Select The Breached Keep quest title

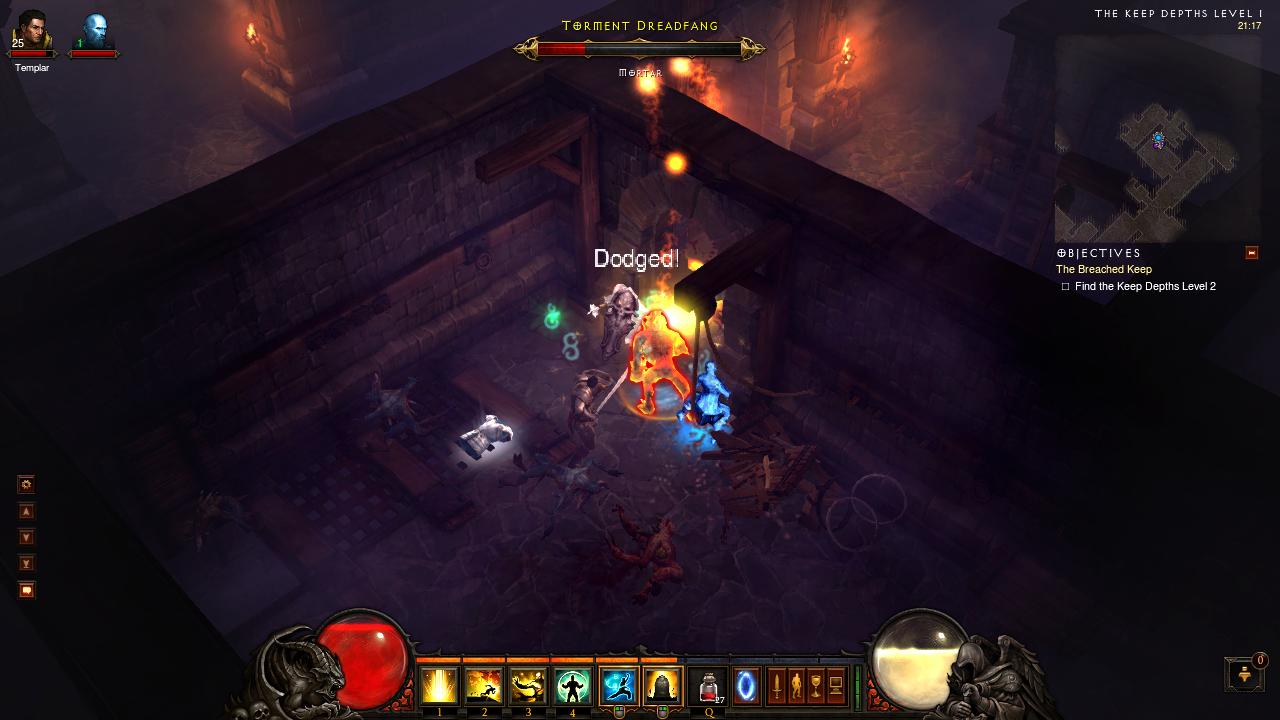point(1104,269)
